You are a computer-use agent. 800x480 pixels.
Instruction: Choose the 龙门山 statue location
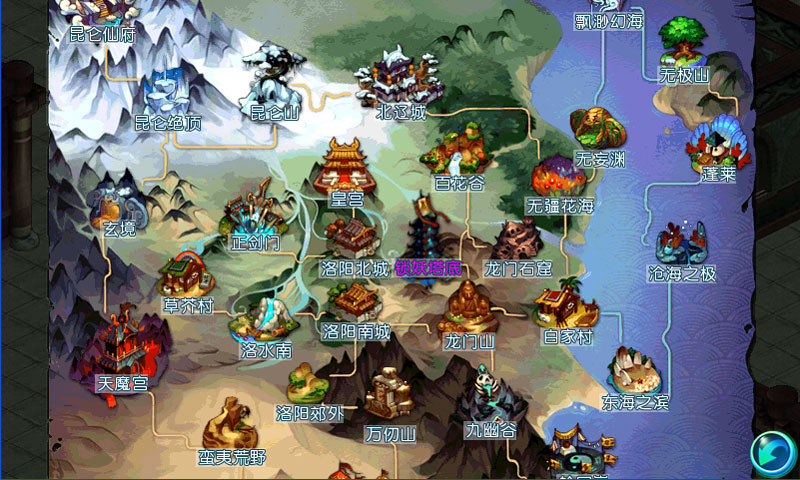pyautogui.click(x=468, y=308)
